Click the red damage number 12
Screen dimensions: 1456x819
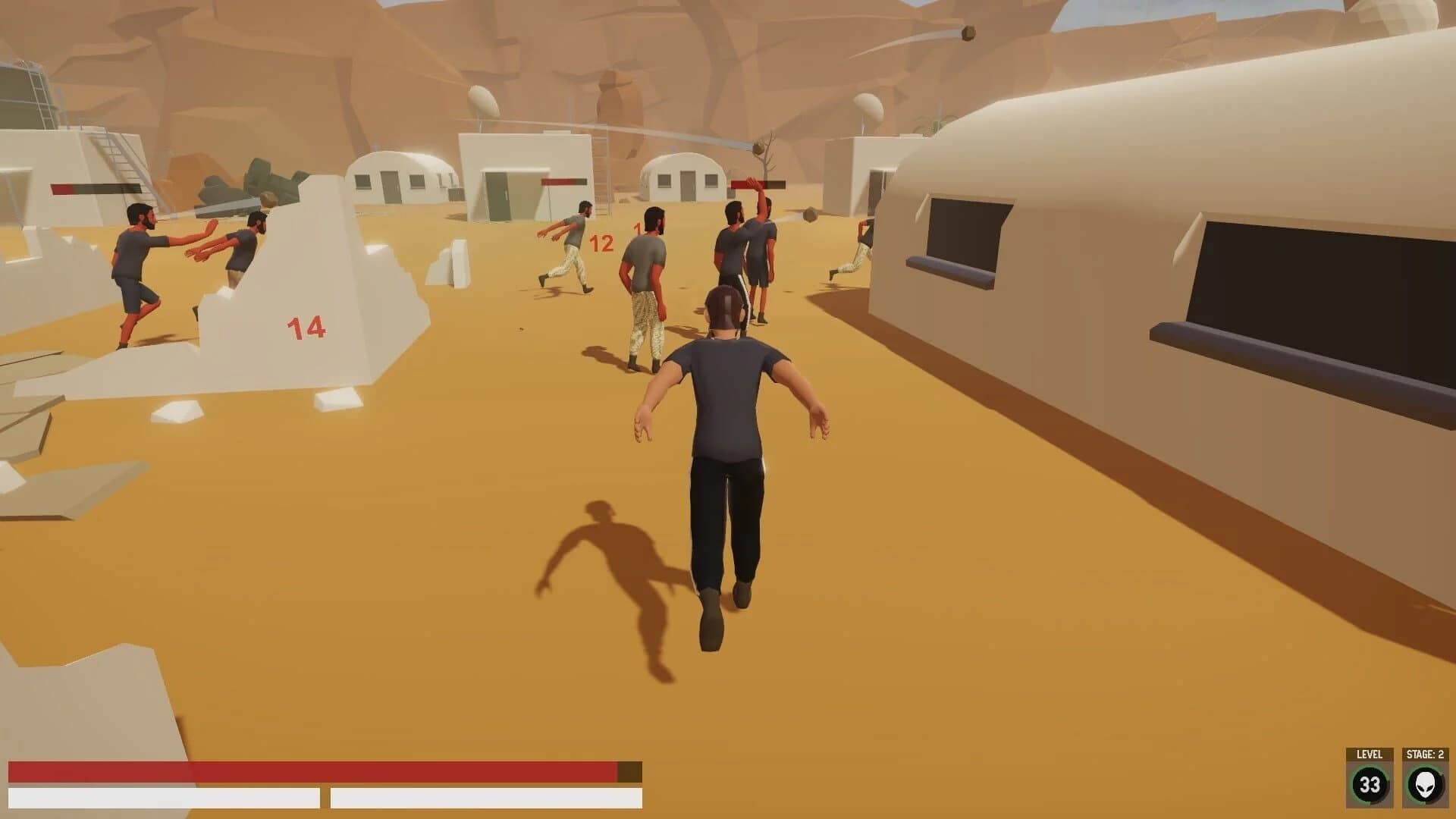tap(600, 244)
